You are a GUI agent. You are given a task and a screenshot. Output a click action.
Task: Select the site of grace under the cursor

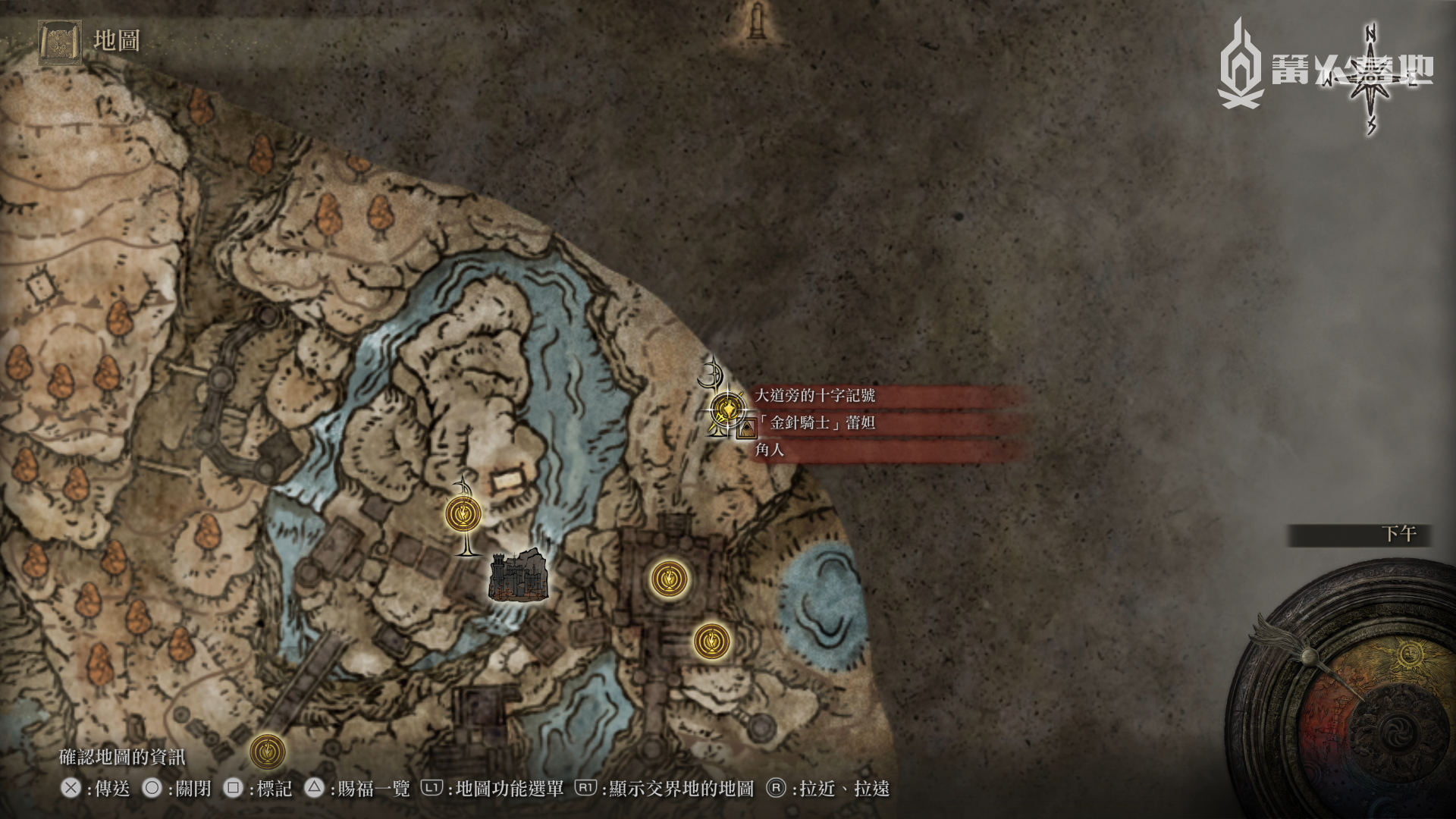[x=727, y=409]
